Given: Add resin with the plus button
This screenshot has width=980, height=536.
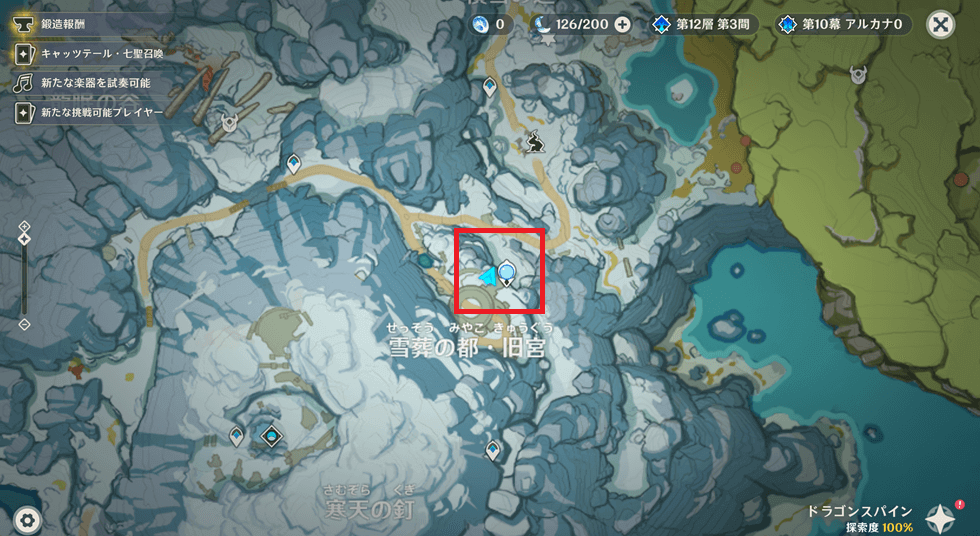Looking at the screenshot, I should [623, 25].
